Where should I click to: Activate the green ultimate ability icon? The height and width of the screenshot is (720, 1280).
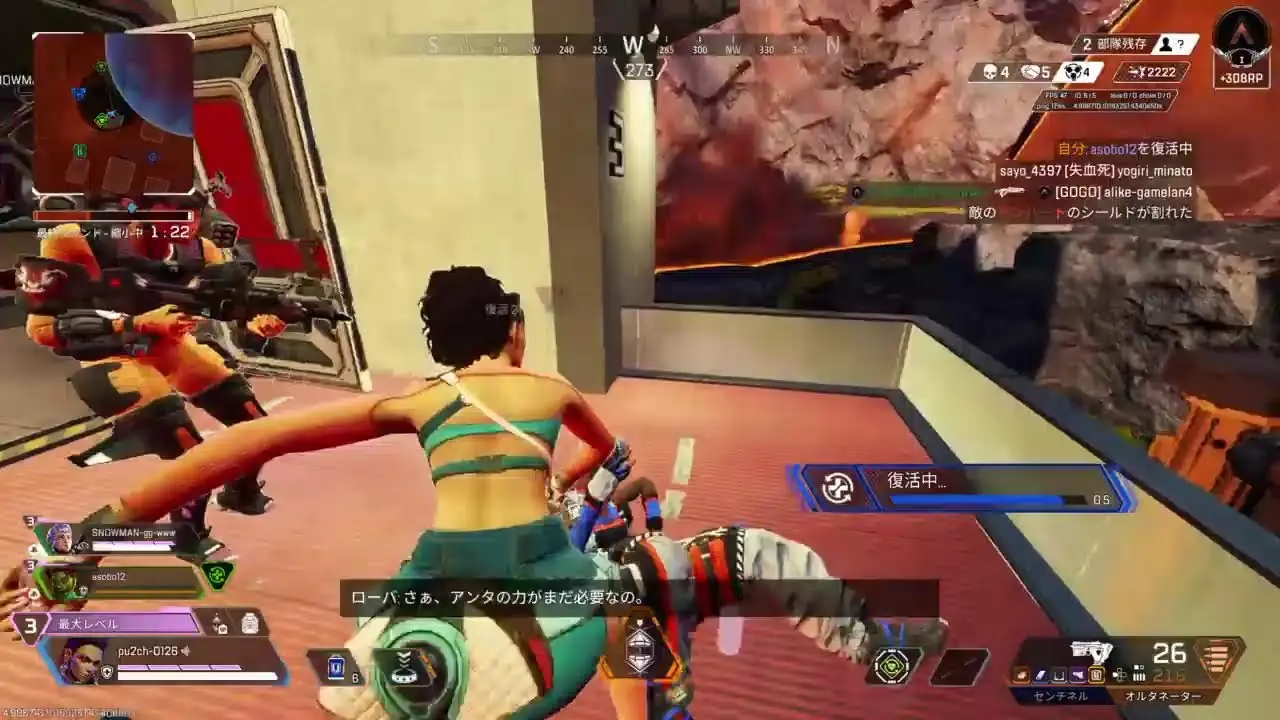892,665
